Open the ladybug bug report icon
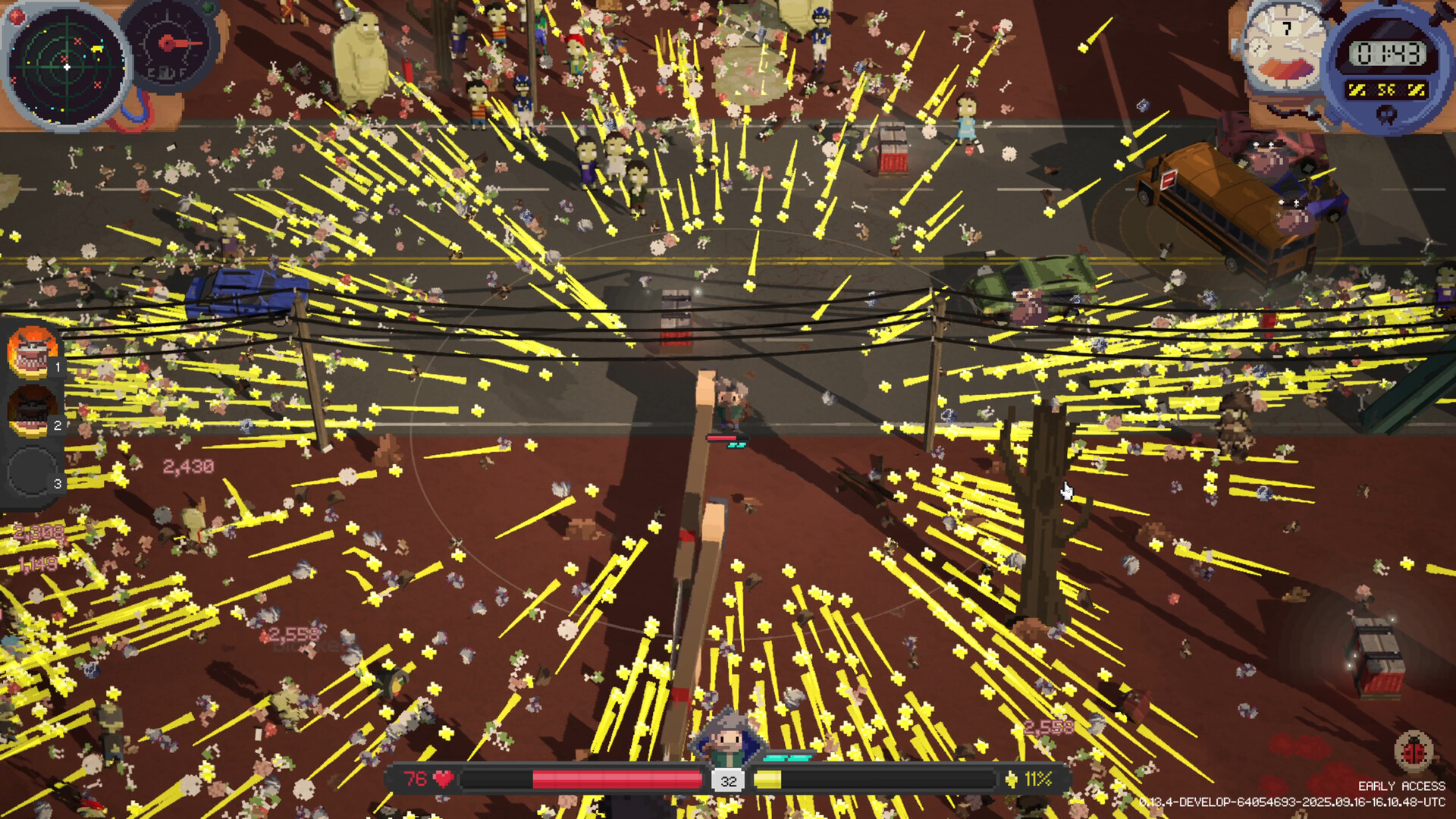 click(x=1414, y=751)
